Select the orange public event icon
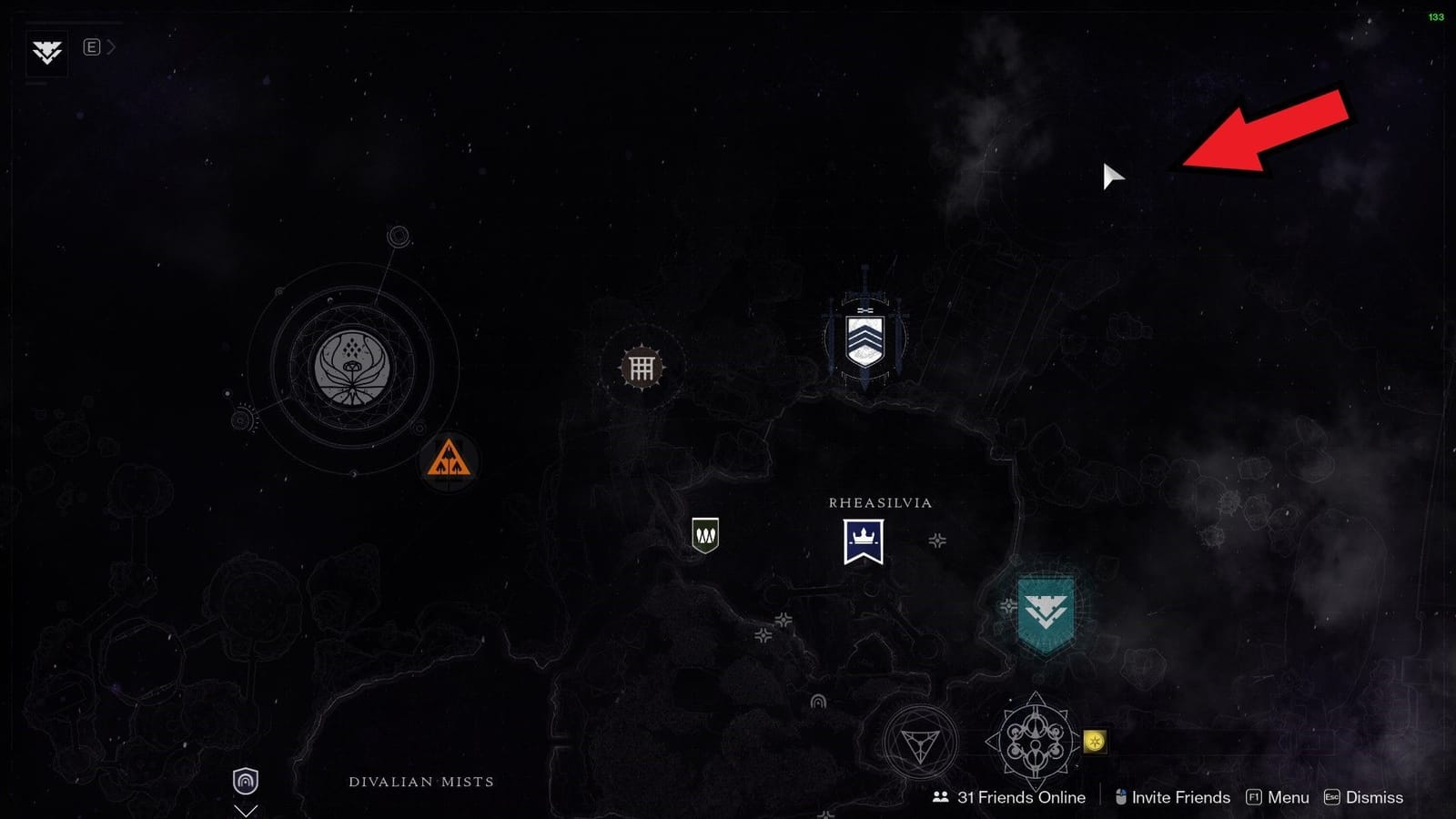The width and height of the screenshot is (1456, 819). [450, 458]
